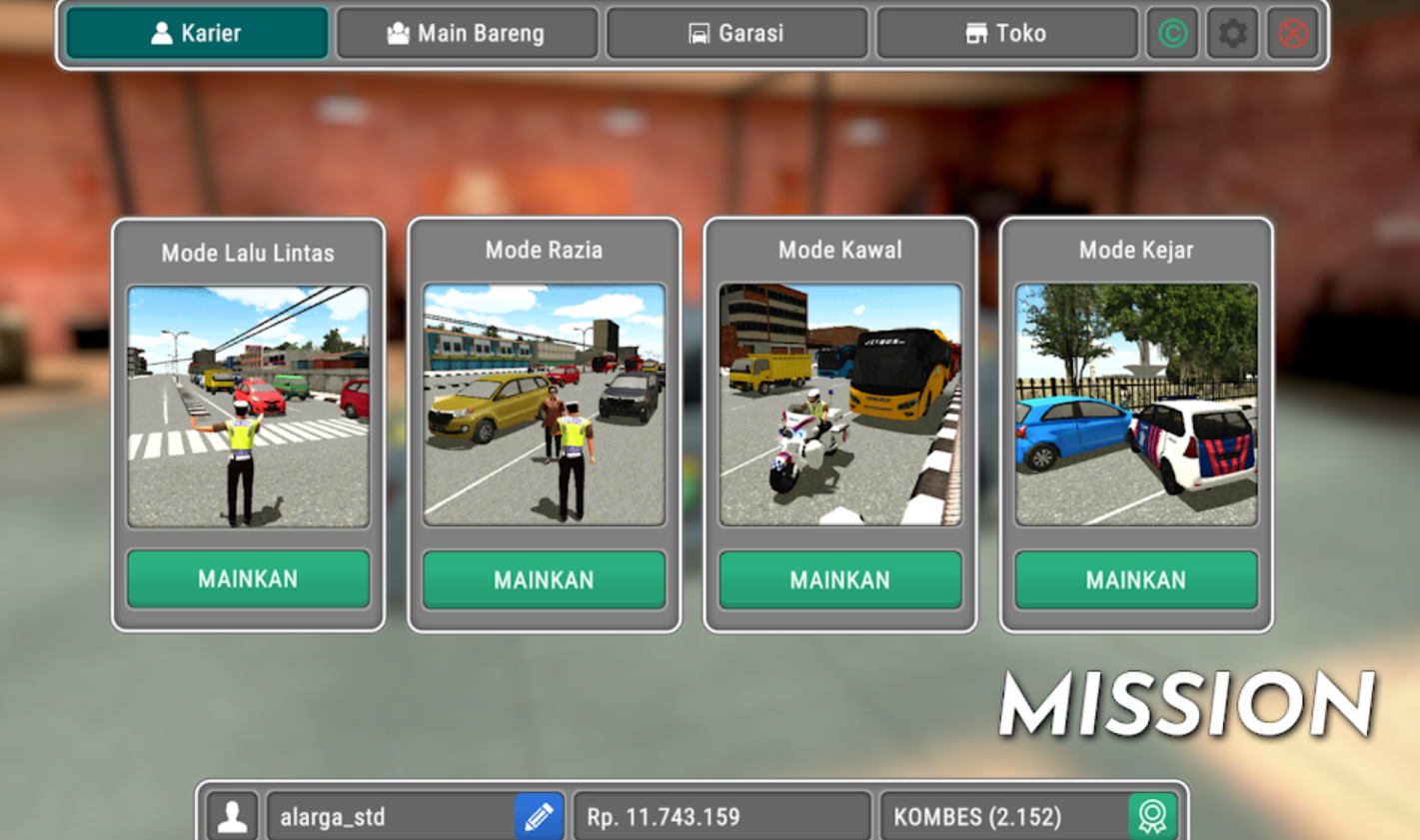Open the Main Bareng tab
Screen dimensions: 1420x840
[467, 33]
